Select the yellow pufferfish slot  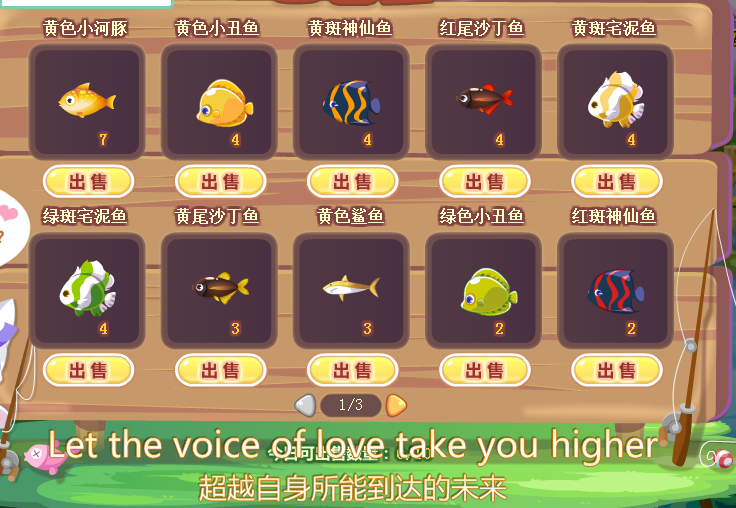click(88, 101)
